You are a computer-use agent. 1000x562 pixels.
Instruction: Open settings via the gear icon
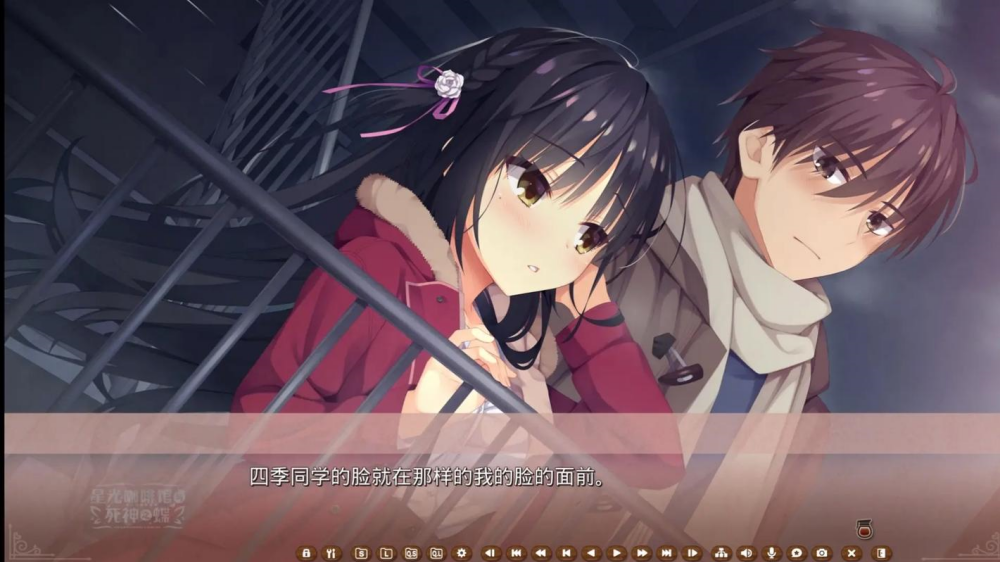(x=461, y=552)
